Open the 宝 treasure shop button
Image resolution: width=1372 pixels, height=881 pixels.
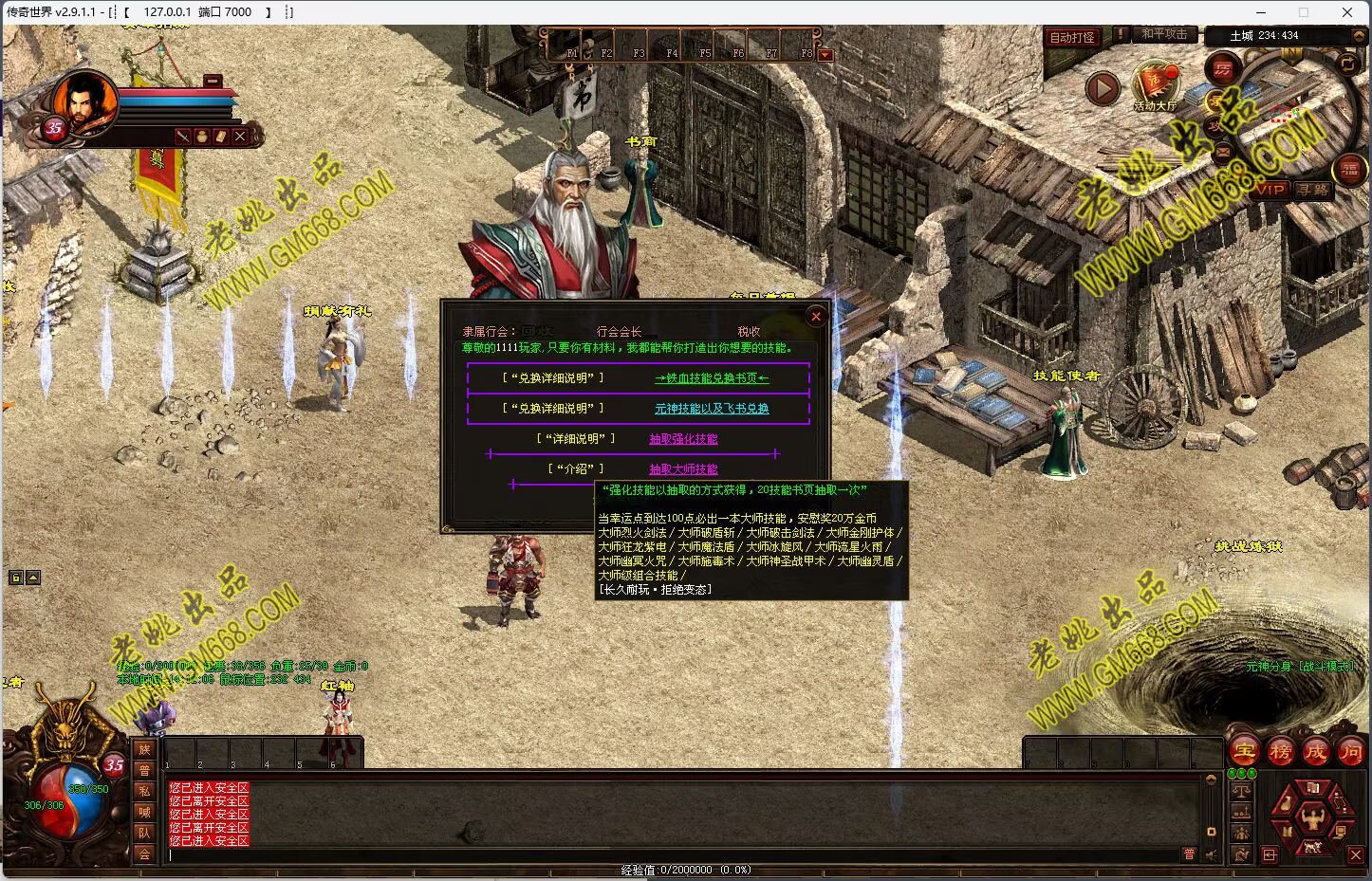(x=1244, y=752)
